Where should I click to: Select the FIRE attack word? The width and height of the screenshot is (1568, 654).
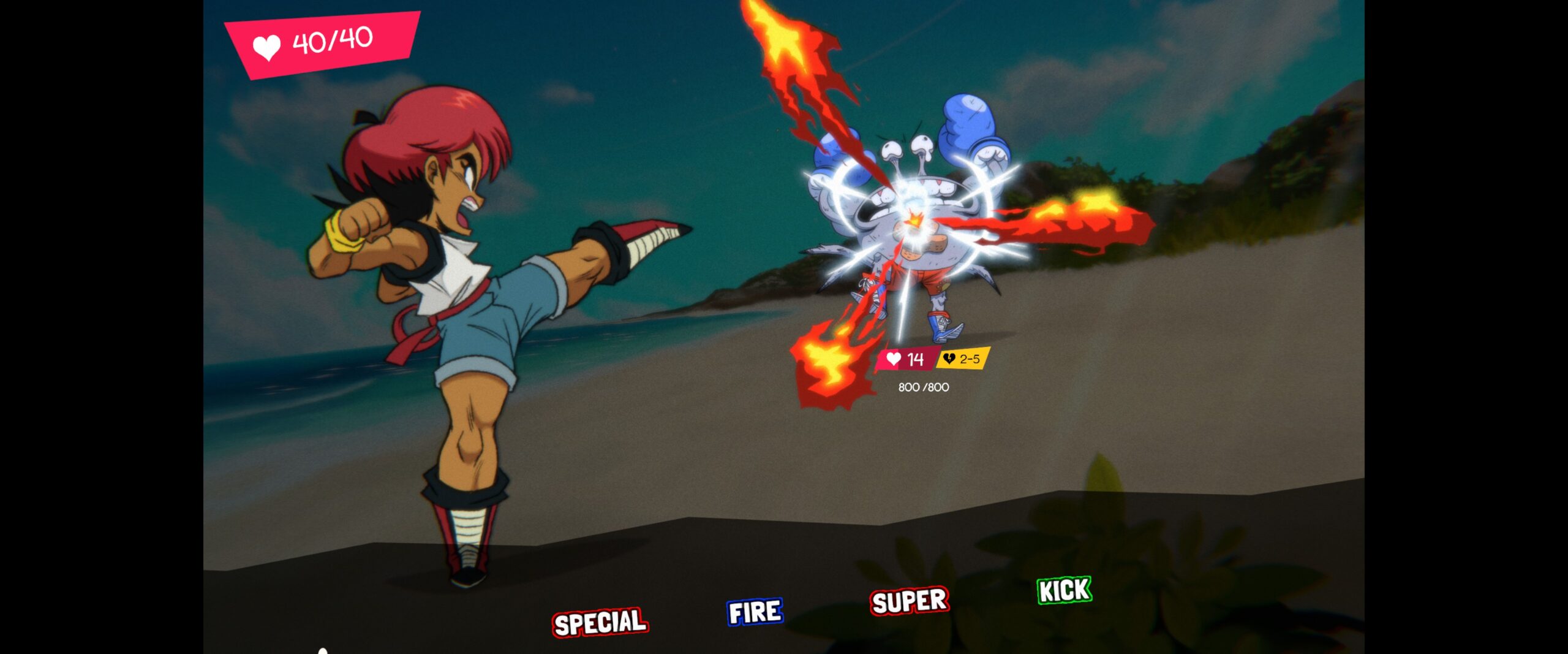click(x=755, y=612)
